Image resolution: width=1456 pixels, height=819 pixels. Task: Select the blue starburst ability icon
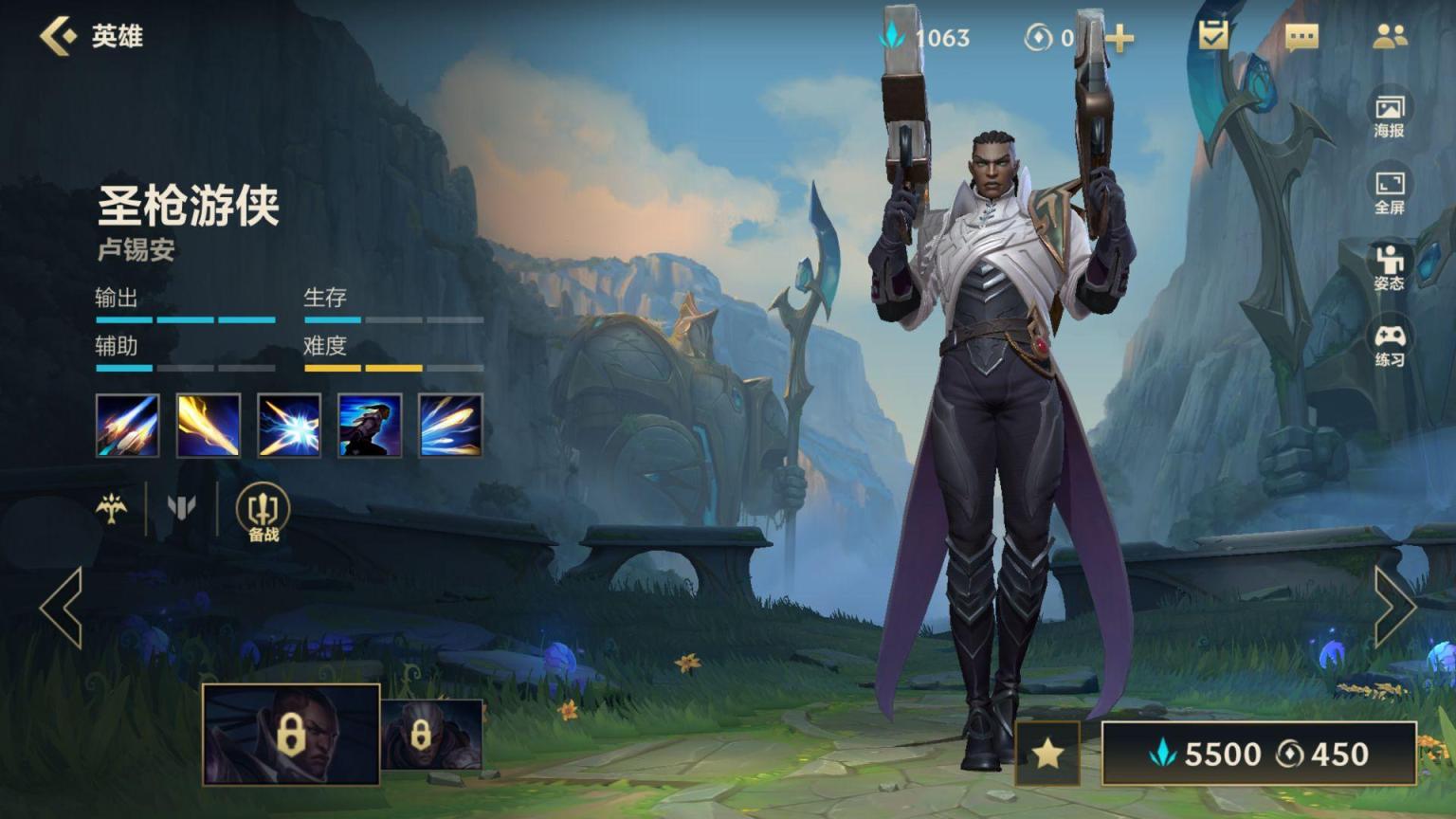click(289, 426)
